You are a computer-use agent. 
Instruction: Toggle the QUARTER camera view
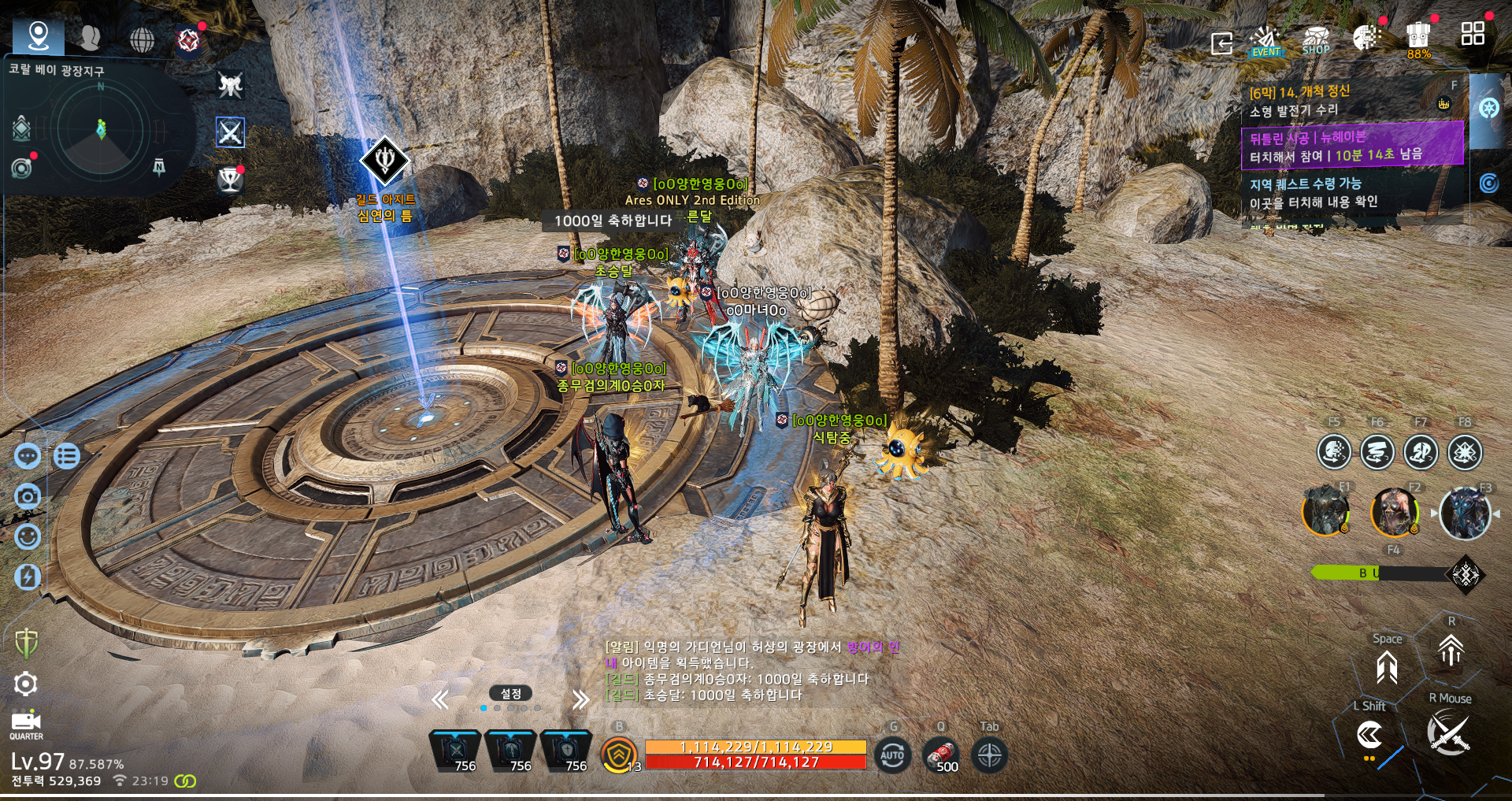[x=26, y=725]
